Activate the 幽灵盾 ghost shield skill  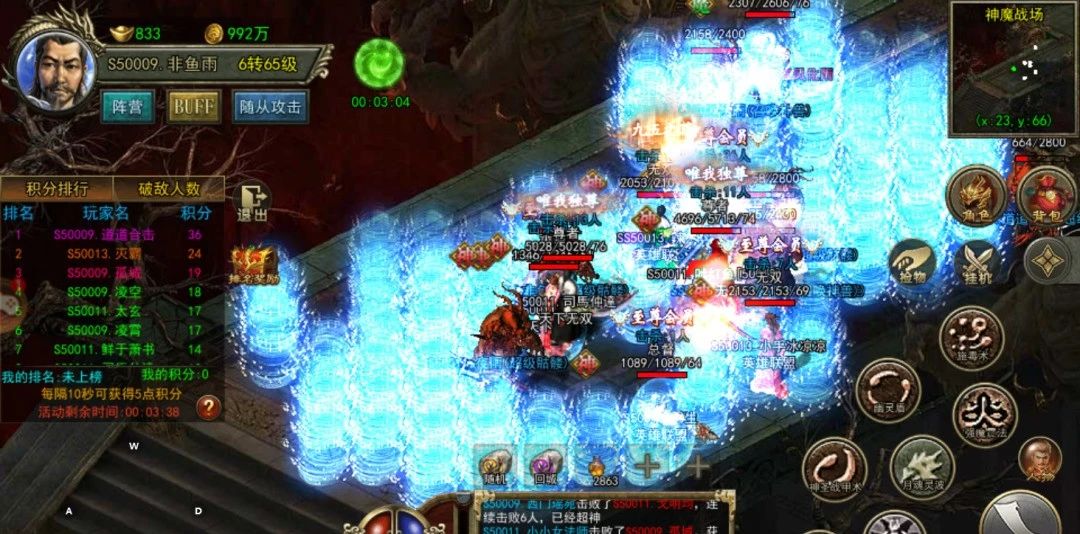(887, 388)
